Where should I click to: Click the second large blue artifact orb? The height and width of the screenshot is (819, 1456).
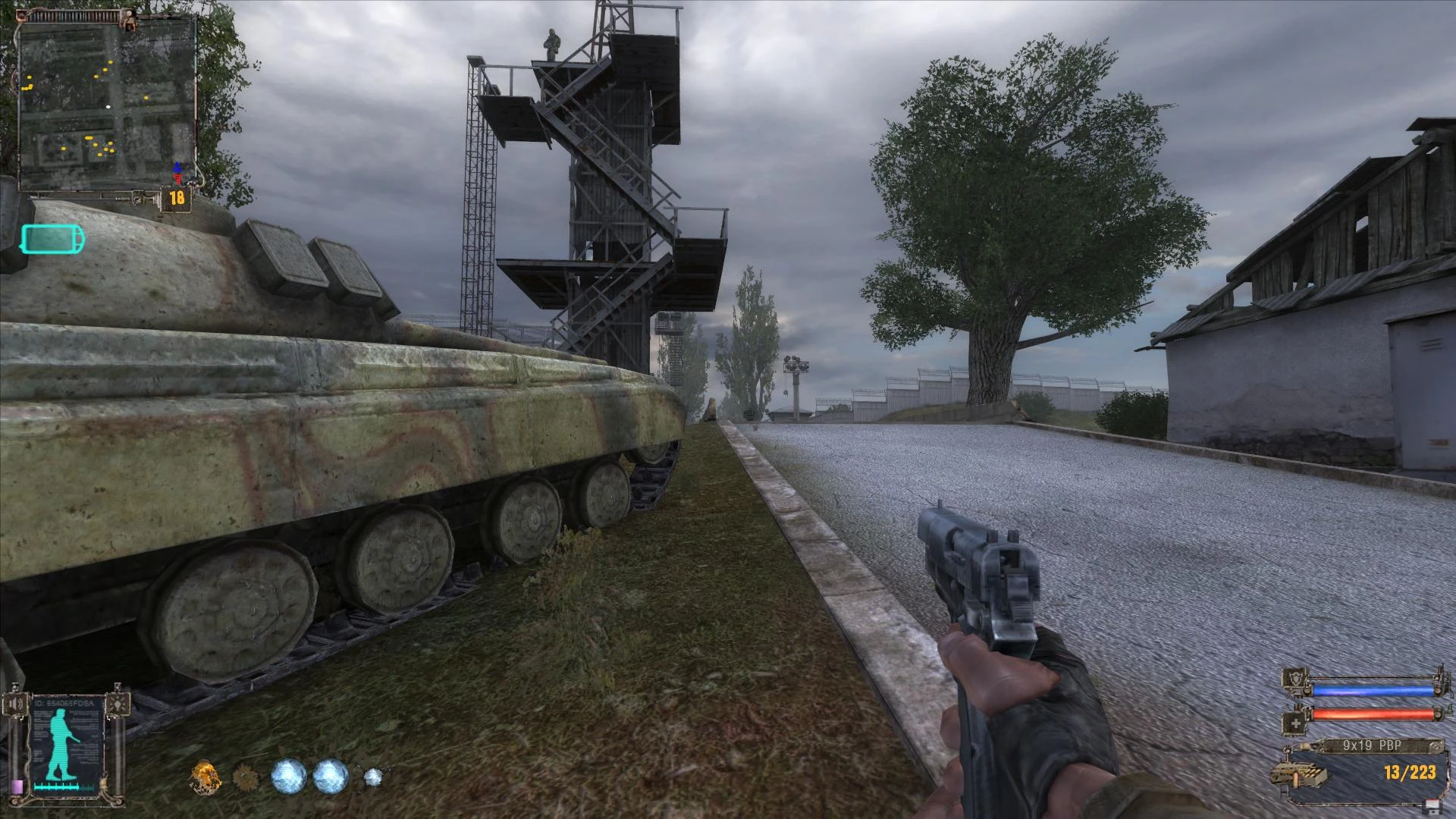click(x=328, y=777)
